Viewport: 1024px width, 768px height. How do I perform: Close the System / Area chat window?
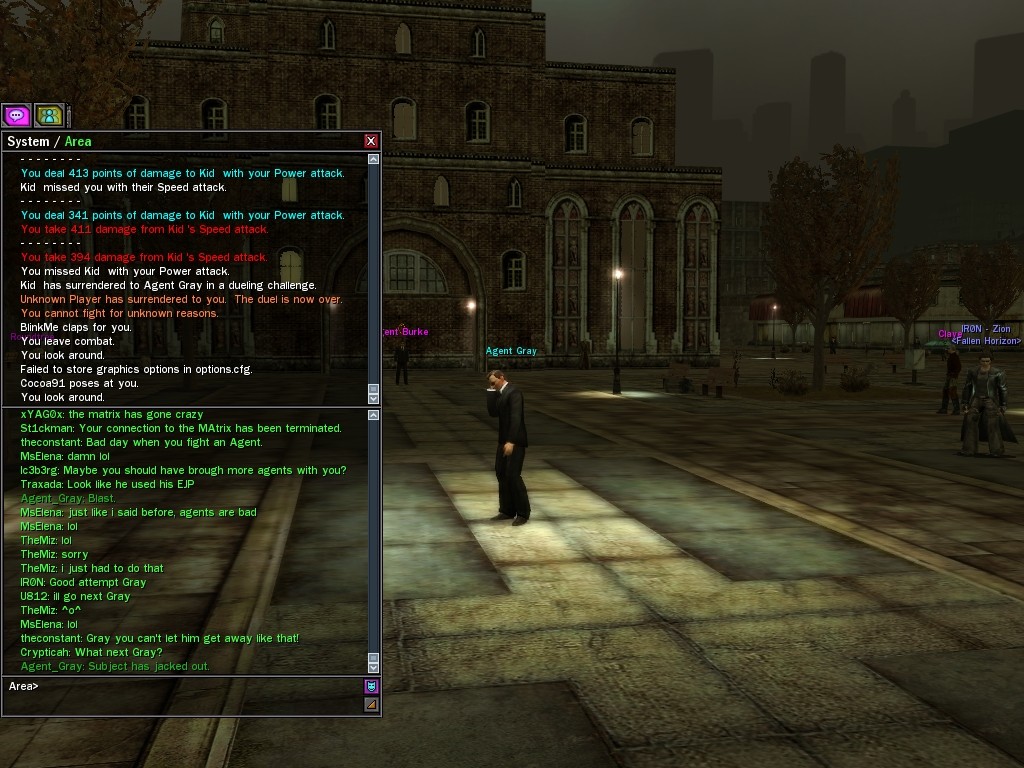[x=371, y=142]
